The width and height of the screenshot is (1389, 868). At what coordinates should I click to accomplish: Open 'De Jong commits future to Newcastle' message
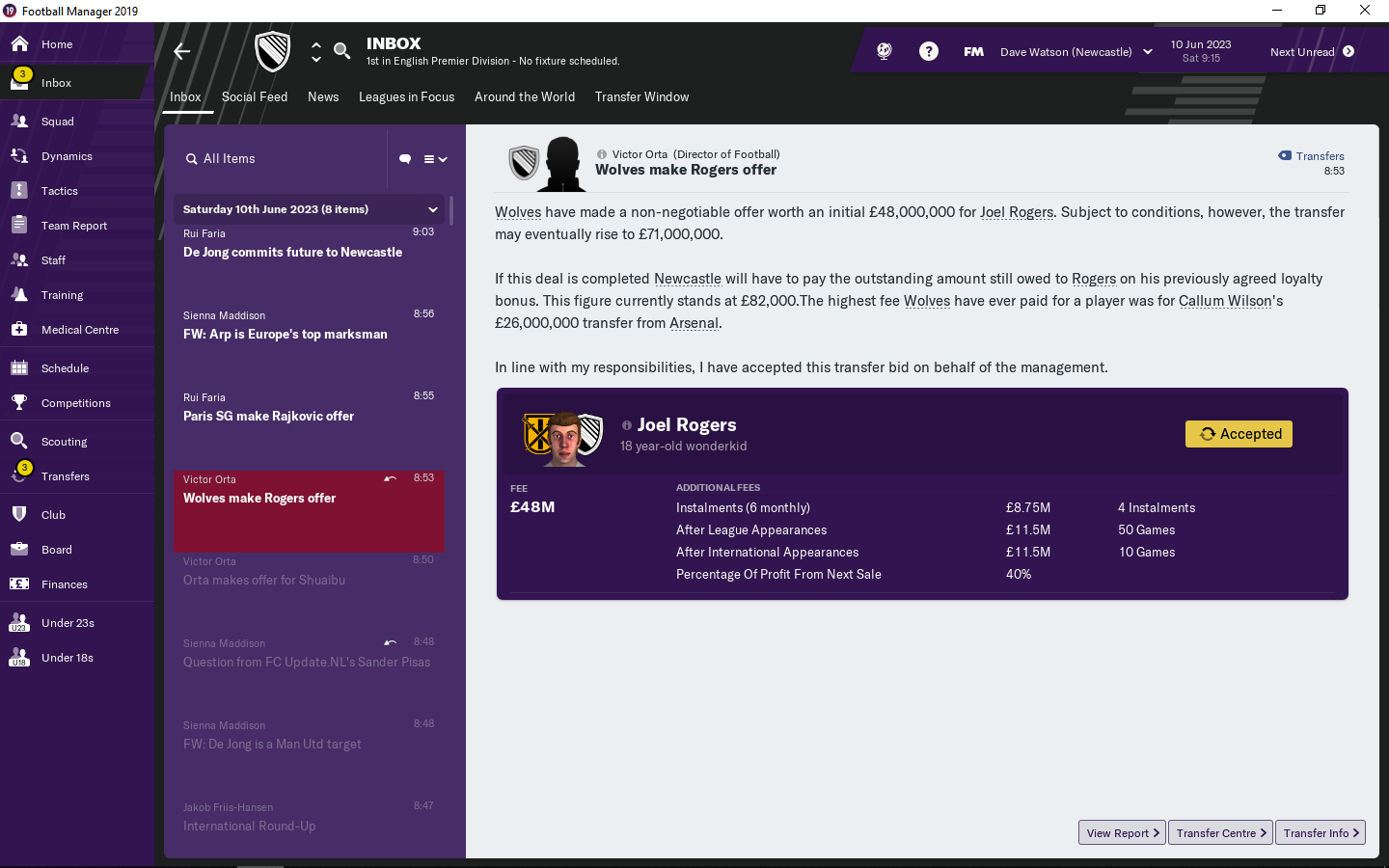point(292,252)
